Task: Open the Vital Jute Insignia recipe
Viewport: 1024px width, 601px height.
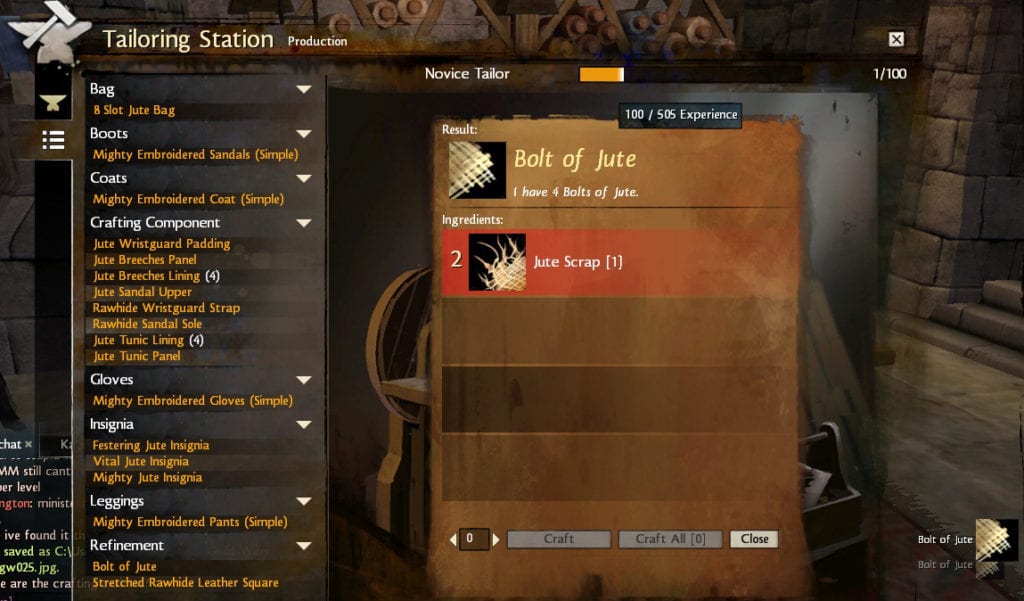Action: [x=140, y=462]
